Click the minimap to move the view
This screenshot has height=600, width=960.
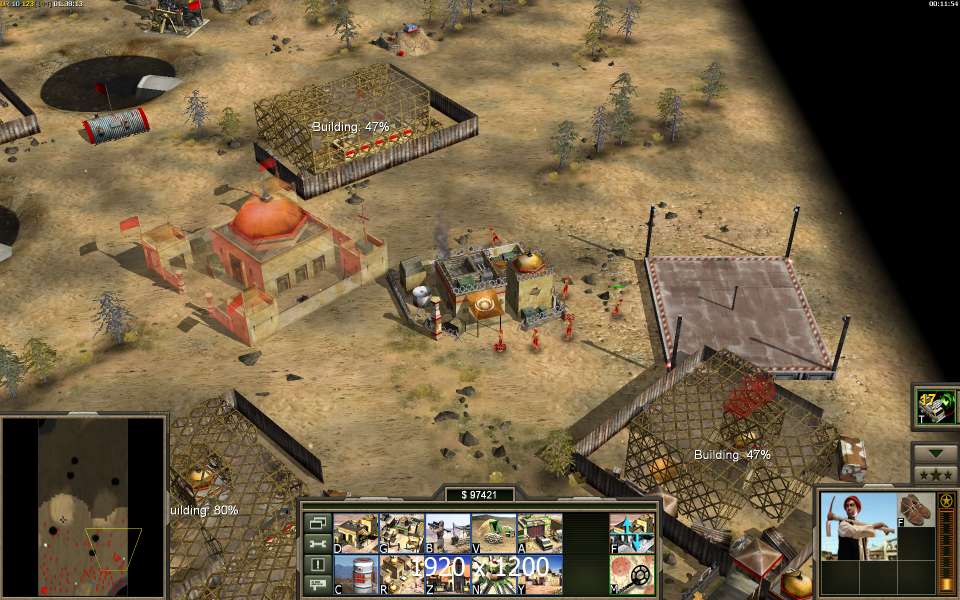coord(85,505)
